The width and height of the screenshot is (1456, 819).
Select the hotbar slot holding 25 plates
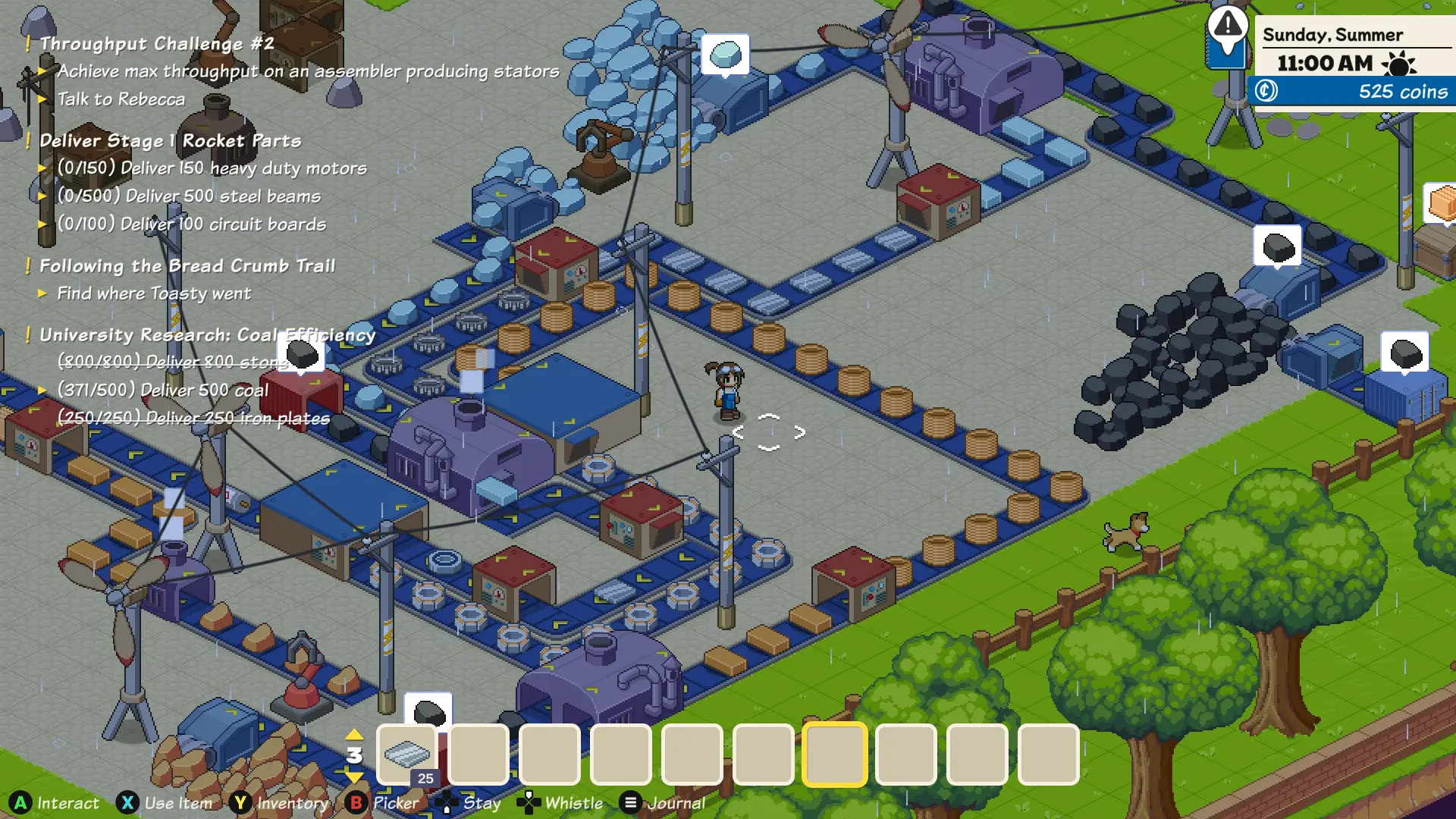coord(407,755)
